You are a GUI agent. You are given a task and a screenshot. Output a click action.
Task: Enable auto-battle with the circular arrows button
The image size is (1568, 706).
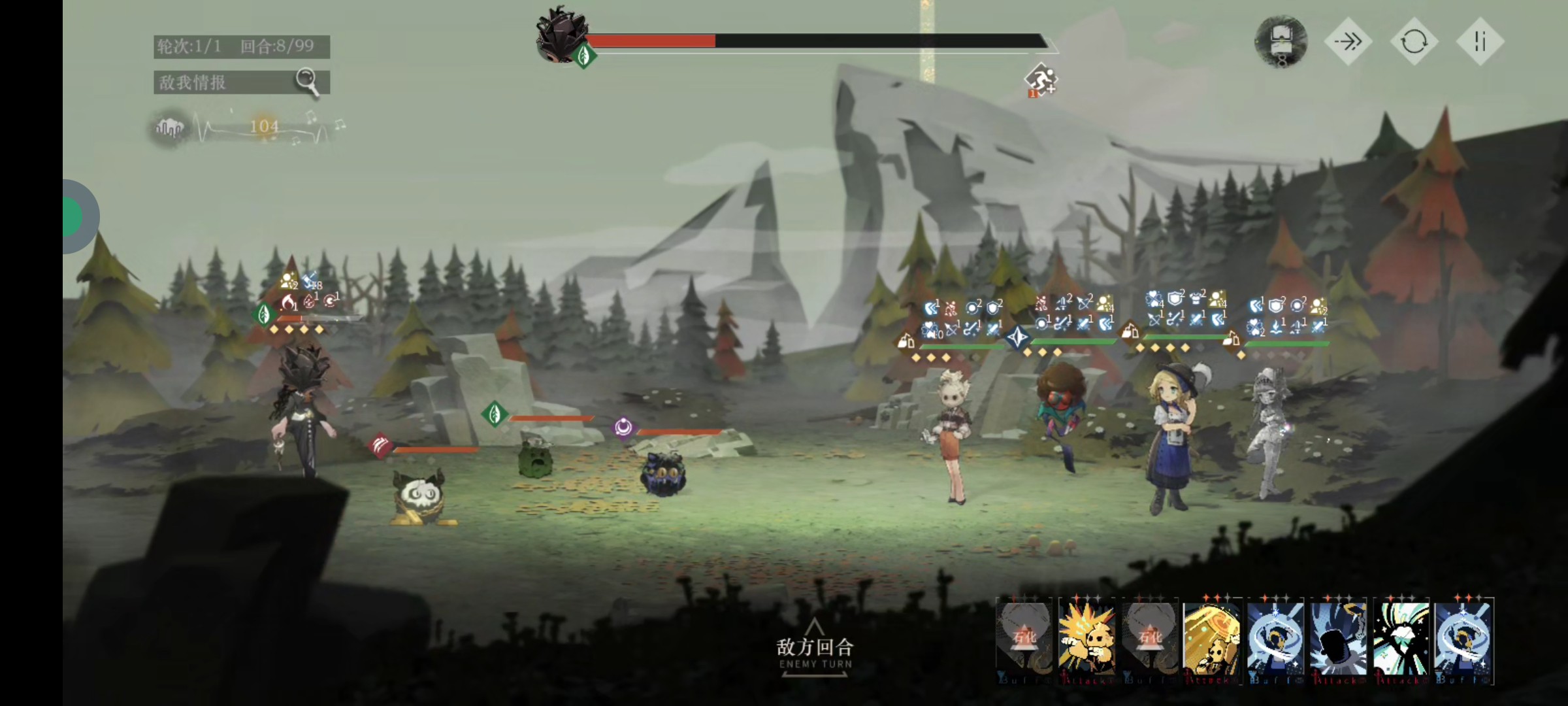pyautogui.click(x=1414, y=42)
